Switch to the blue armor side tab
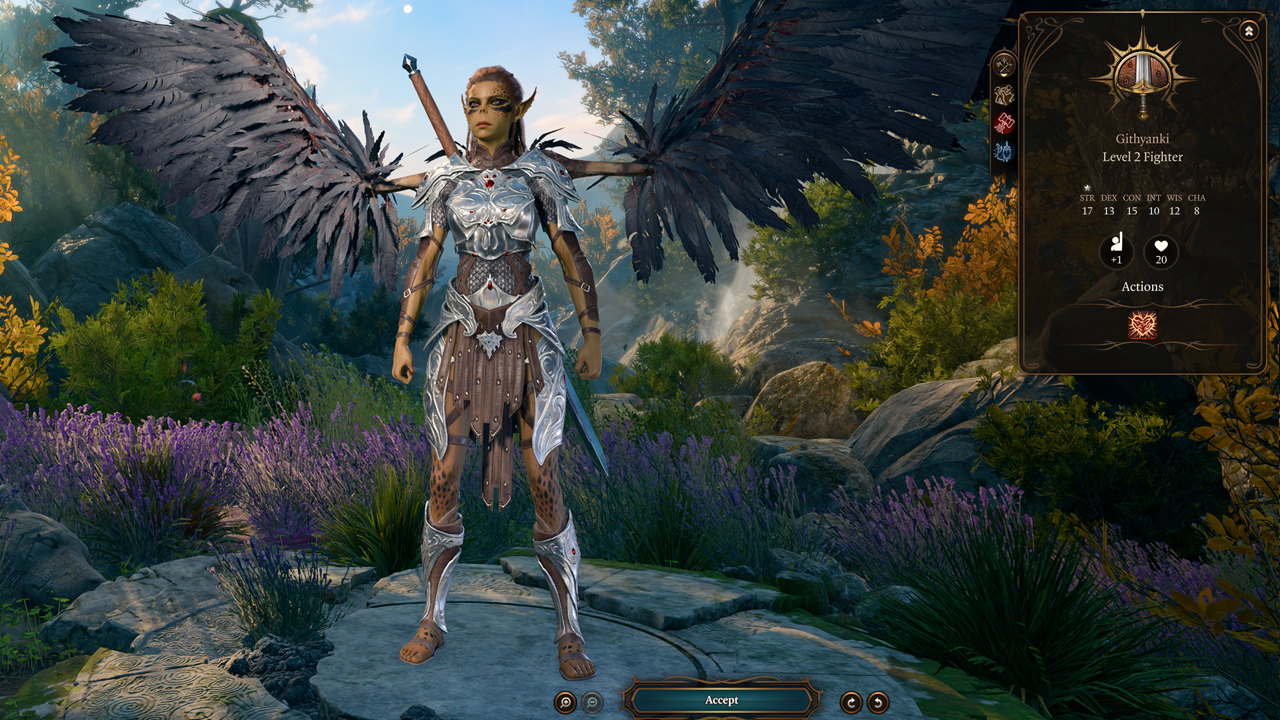 tap(1004, 152)
